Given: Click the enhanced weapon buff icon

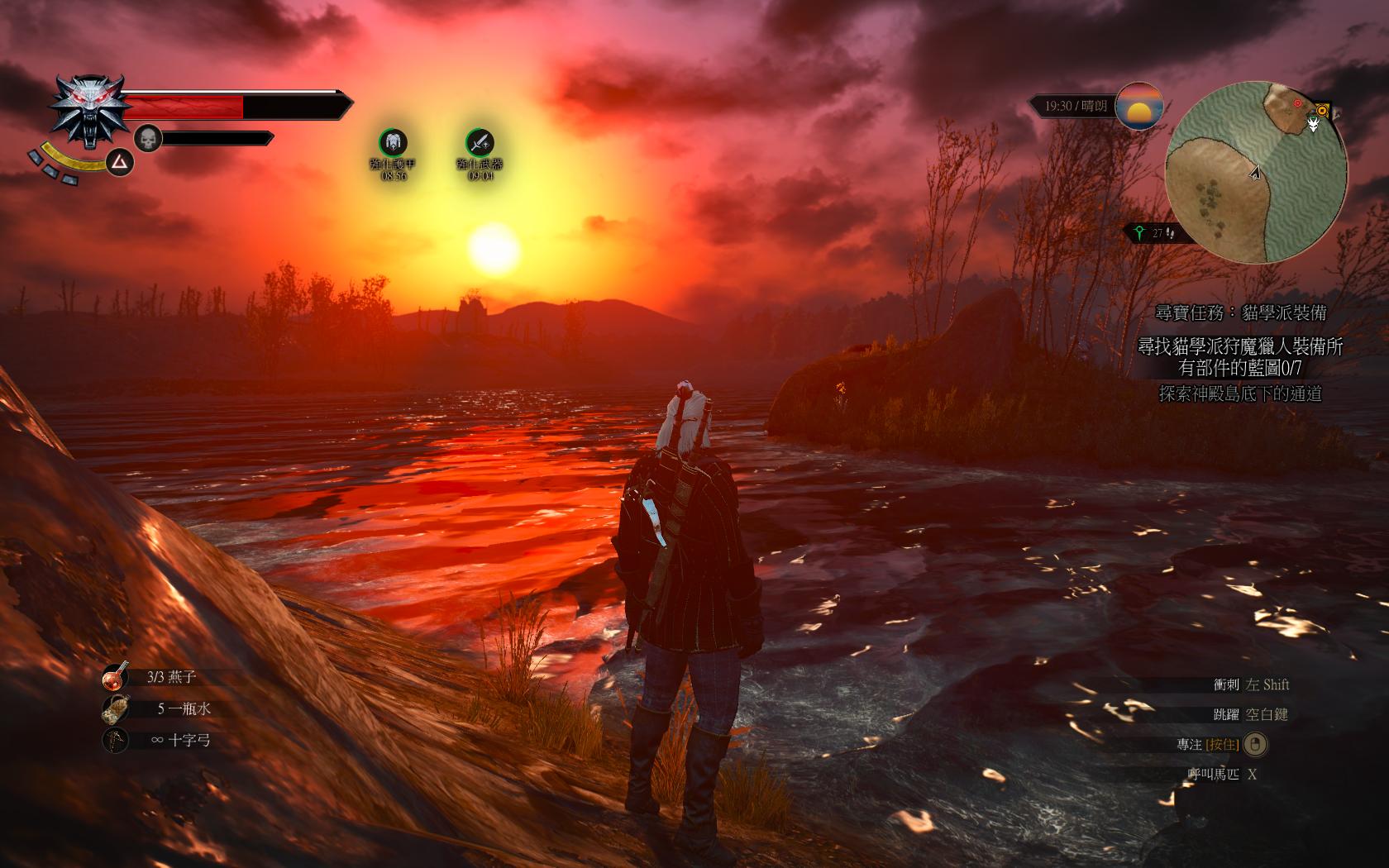Looking at the screenshot, I should click(x=480, y=142).
